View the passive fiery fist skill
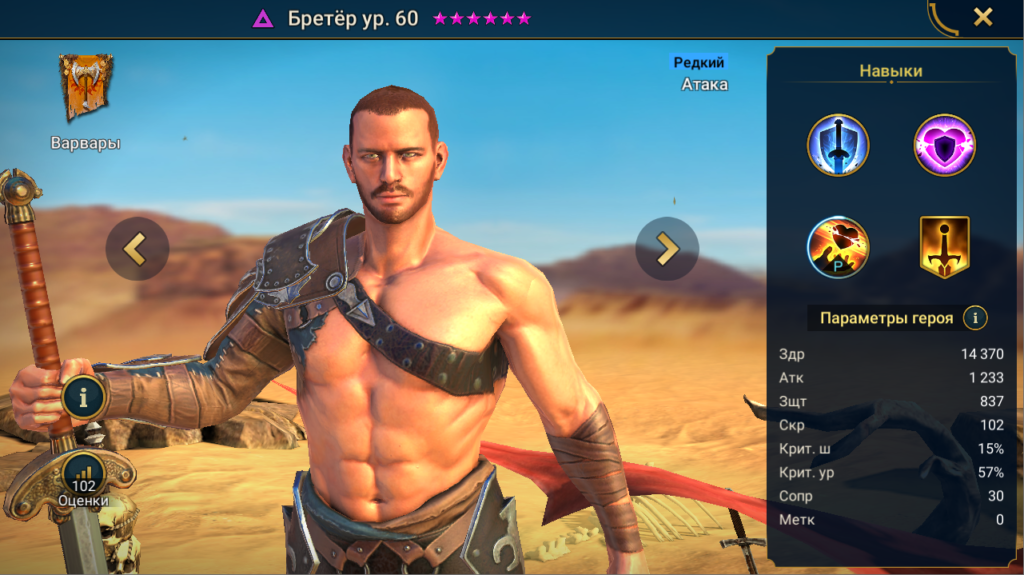 click(838, 247)
